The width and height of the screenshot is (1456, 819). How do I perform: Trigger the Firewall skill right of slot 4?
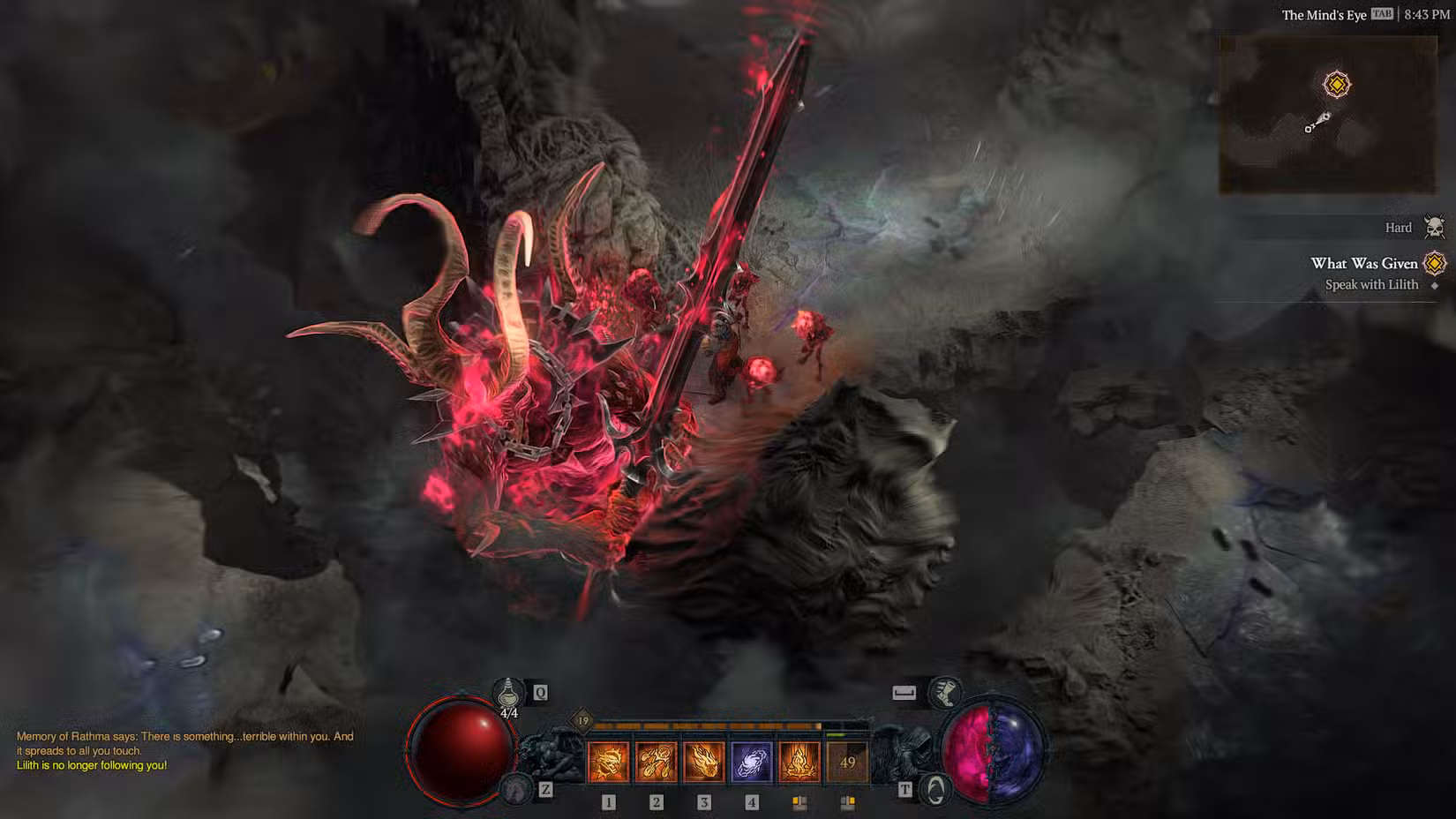798,759
